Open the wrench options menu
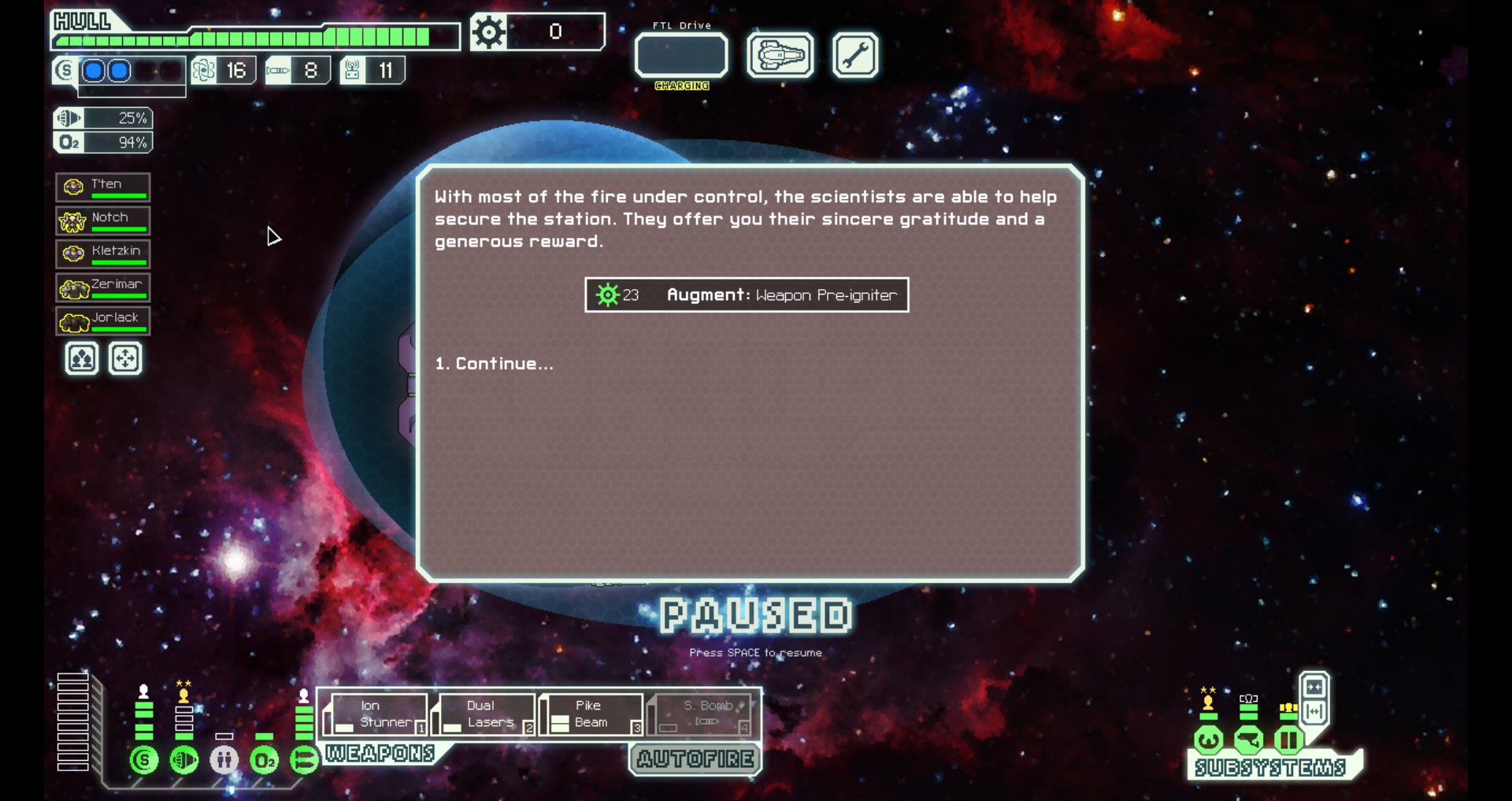 click(854, 56)
